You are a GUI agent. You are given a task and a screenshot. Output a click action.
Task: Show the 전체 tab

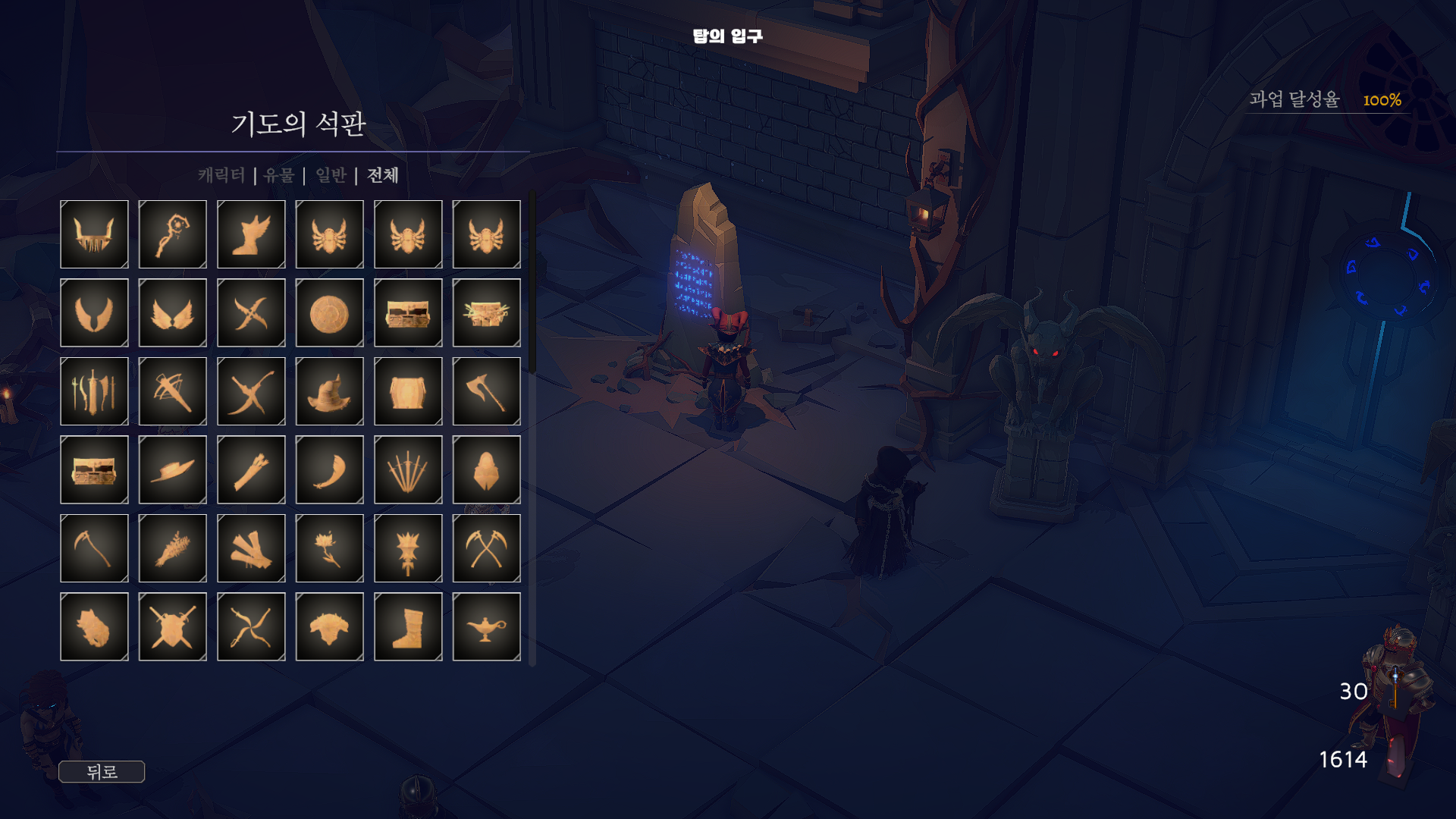tap(383, 175)
